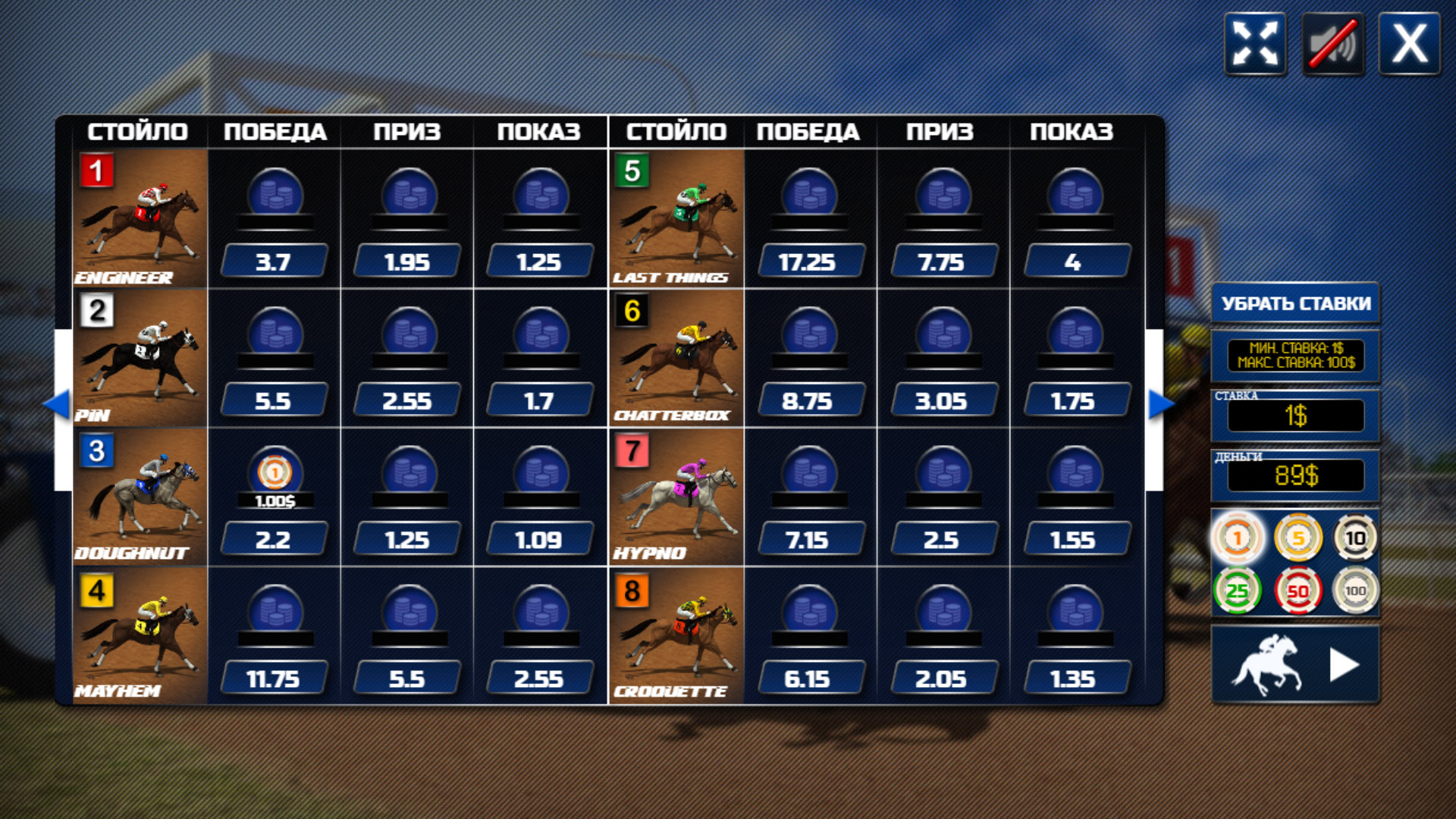The height and width of the screenshot is (819, 1456).
Task: Click odds 17.25 for LAST THINGS win
Action: tap(811, 262)
